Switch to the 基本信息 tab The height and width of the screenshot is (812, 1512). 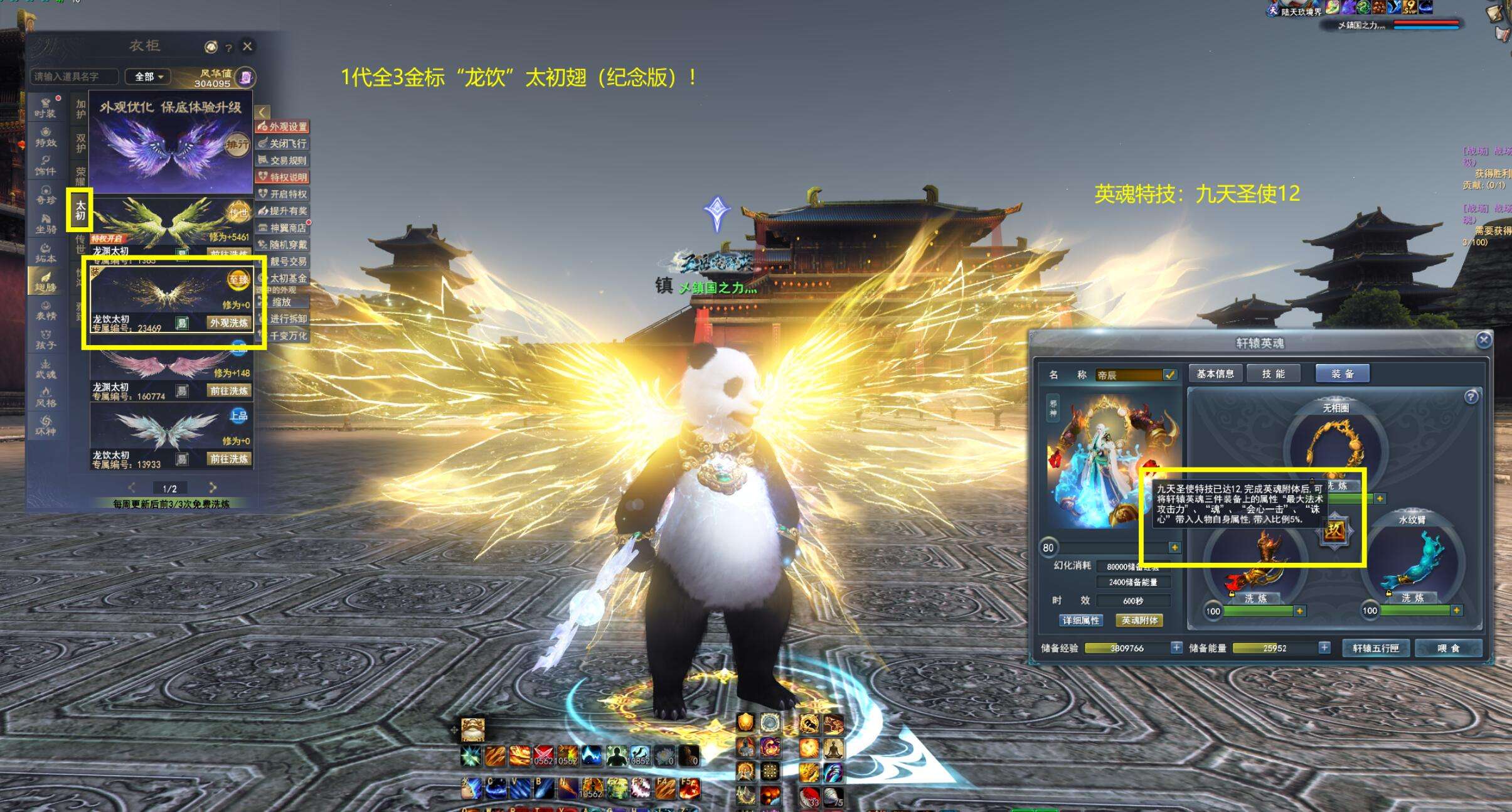[1215, 374]
